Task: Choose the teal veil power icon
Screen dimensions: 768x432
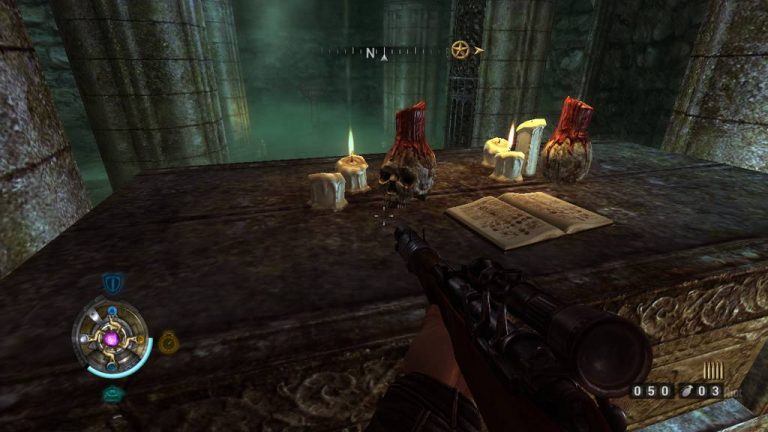Action: pyautogui.click(x=112, y=394)
